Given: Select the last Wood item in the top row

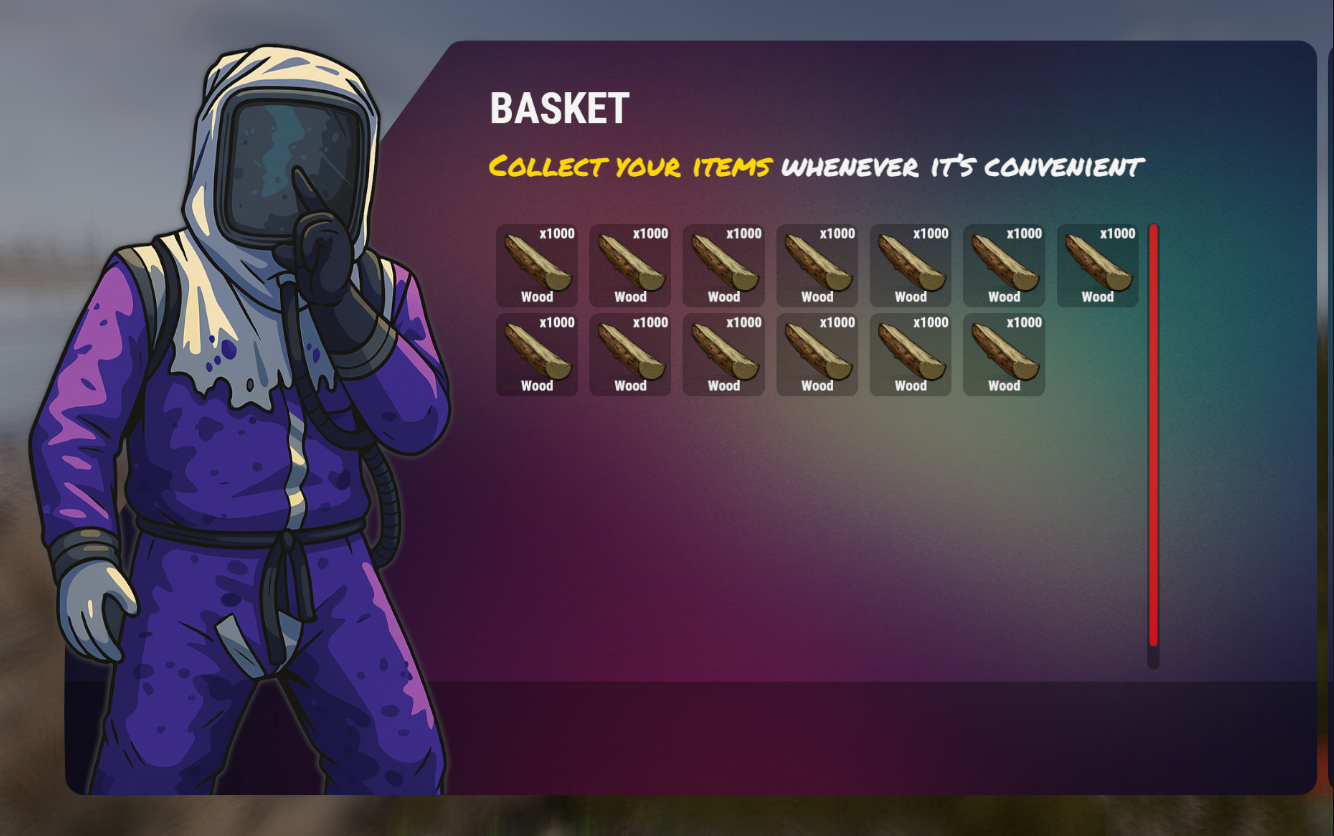Looking at the screenshot, I should pos(1097,264).
